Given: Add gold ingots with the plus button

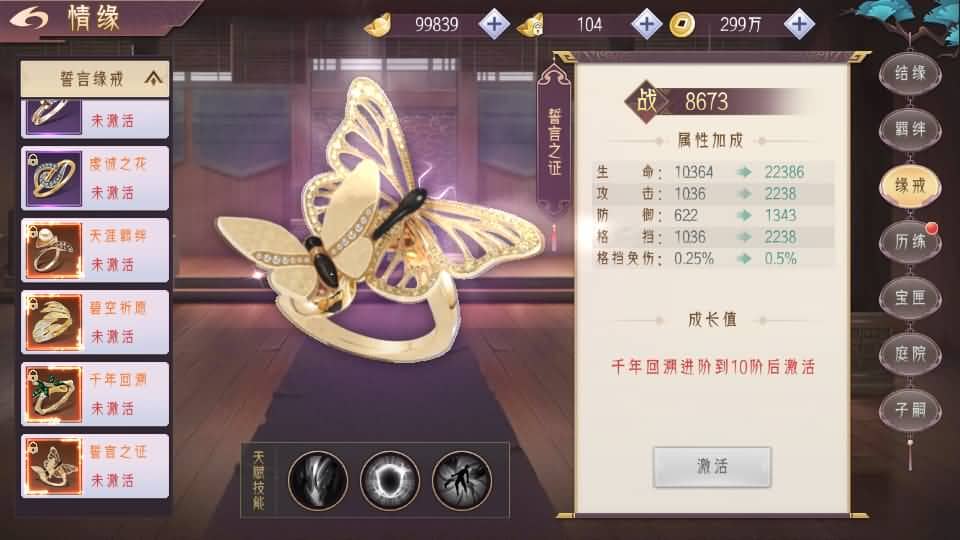Looking at the screenshot, I should click(x=494, y=24).
